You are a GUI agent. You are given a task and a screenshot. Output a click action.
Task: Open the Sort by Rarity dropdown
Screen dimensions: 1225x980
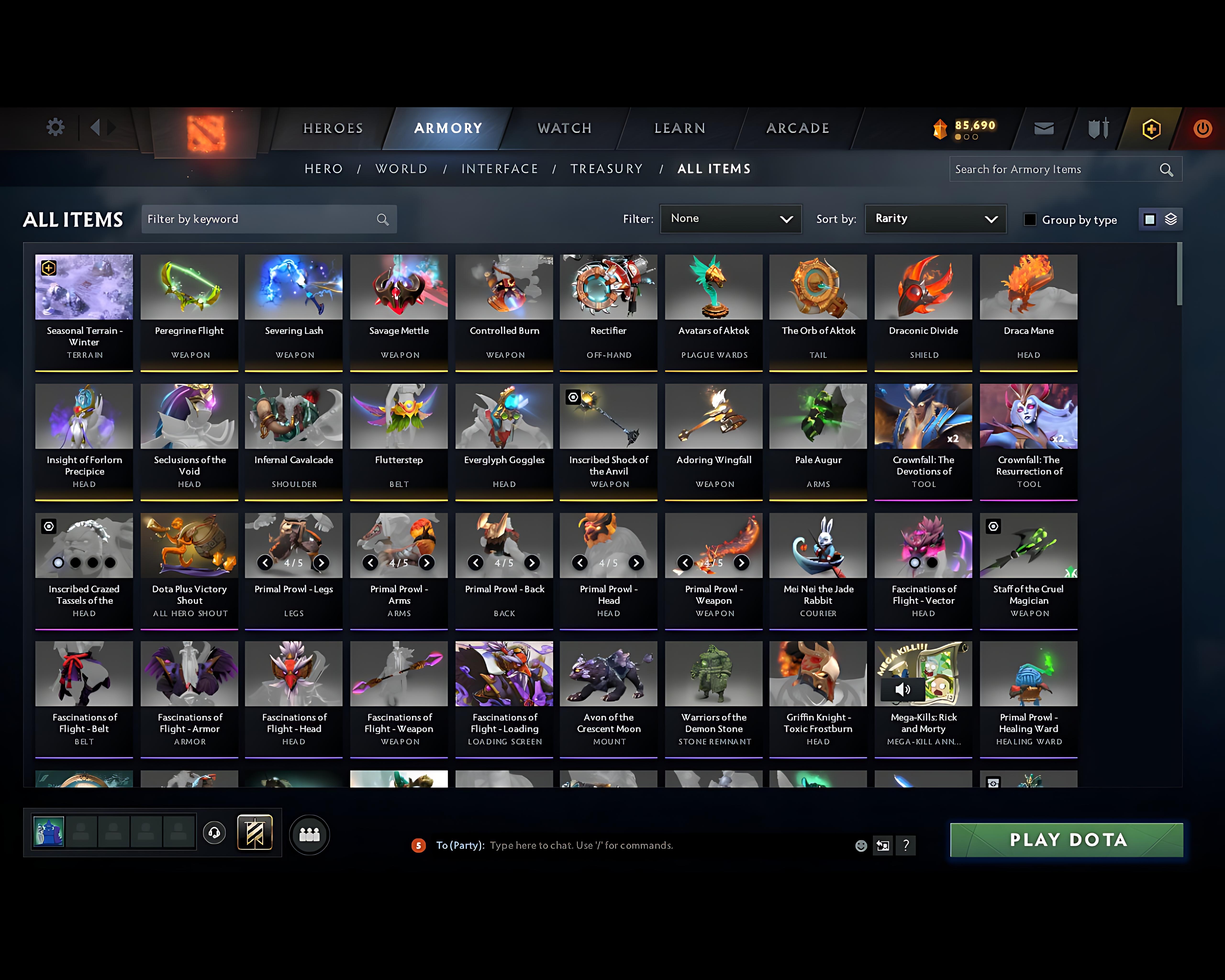tap(935, 219)
